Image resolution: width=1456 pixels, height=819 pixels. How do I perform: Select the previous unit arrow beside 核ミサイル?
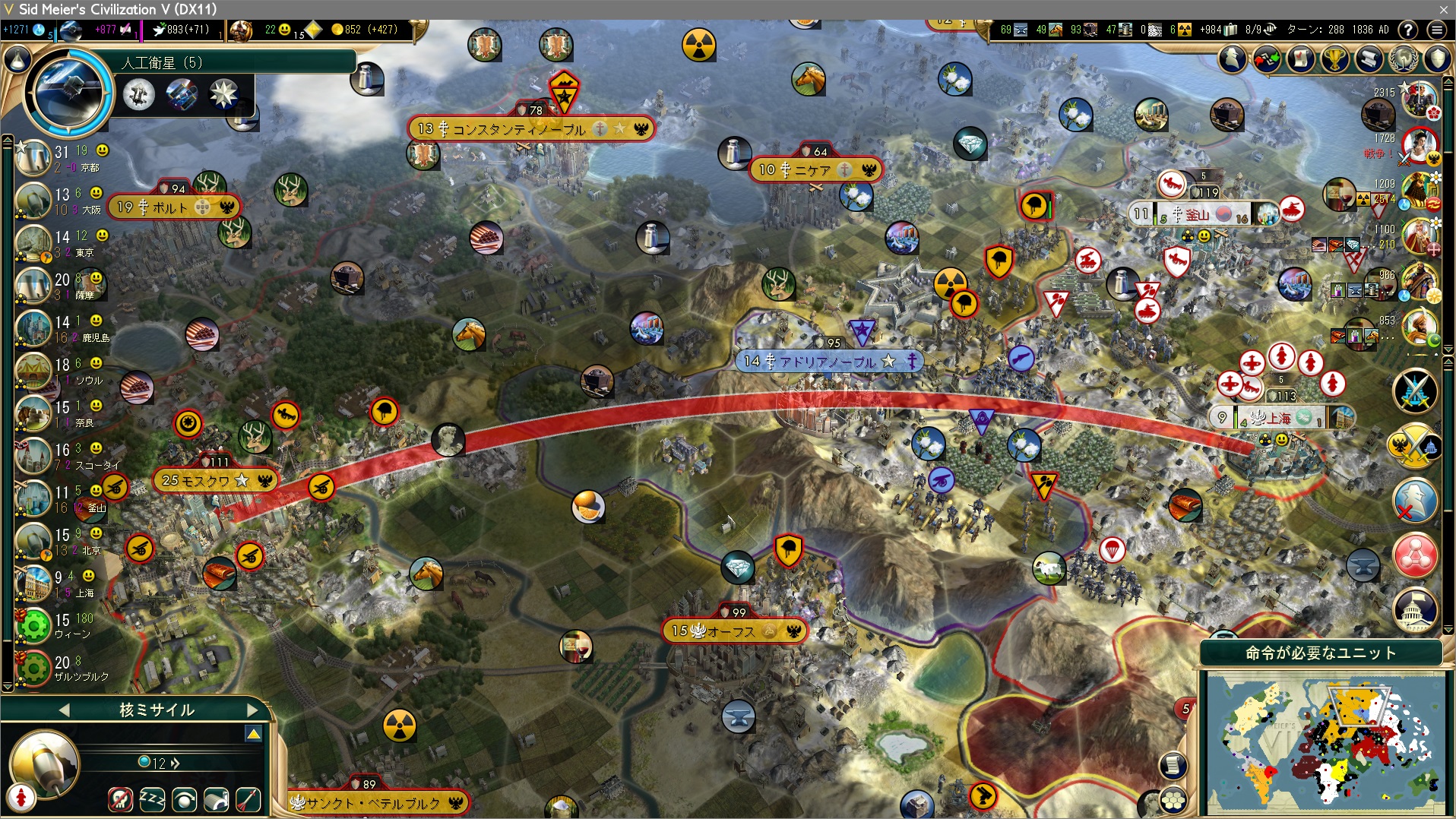(64, 710)
